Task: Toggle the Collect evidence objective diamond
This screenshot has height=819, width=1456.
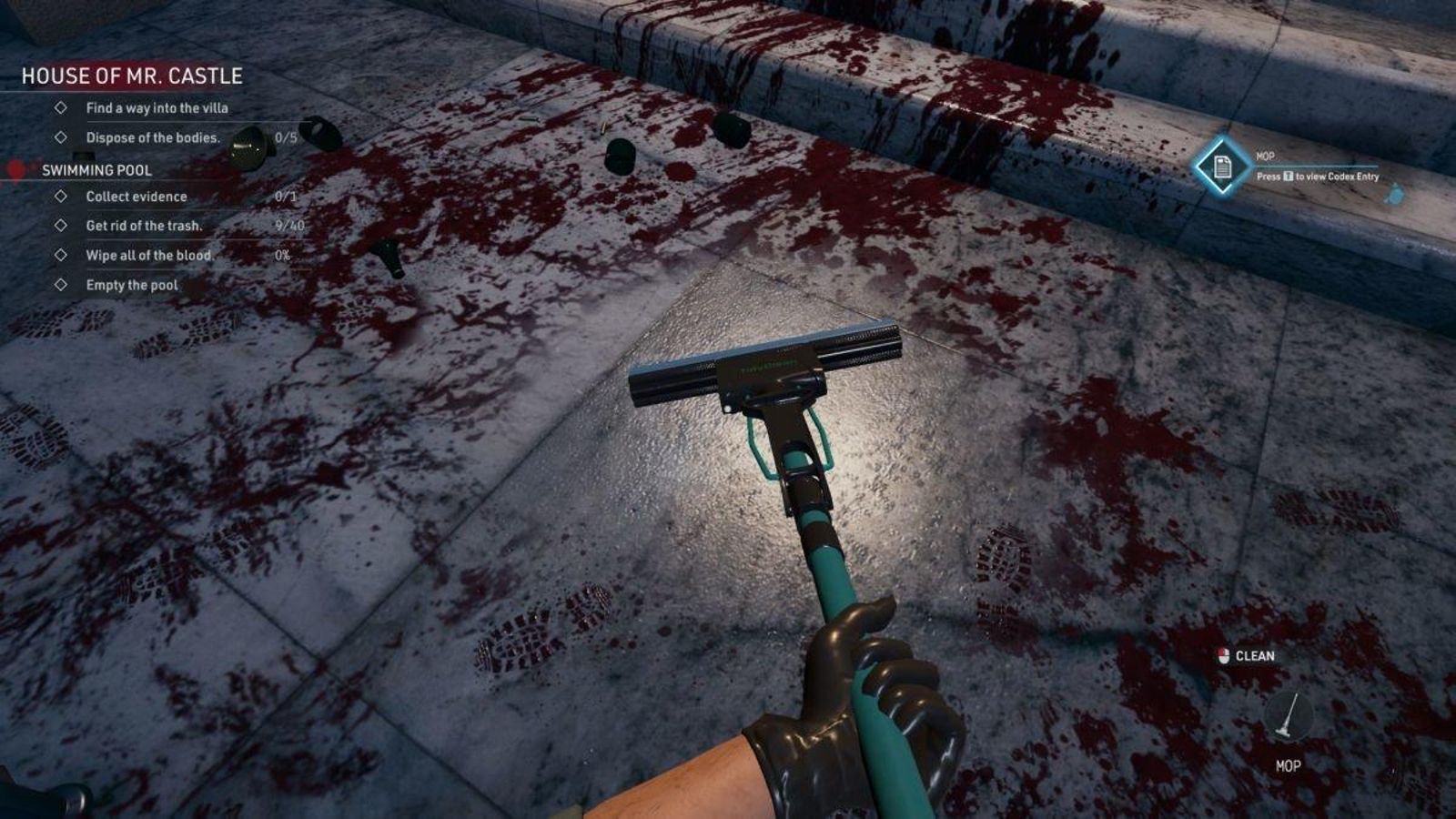Action: click(62, 196)
